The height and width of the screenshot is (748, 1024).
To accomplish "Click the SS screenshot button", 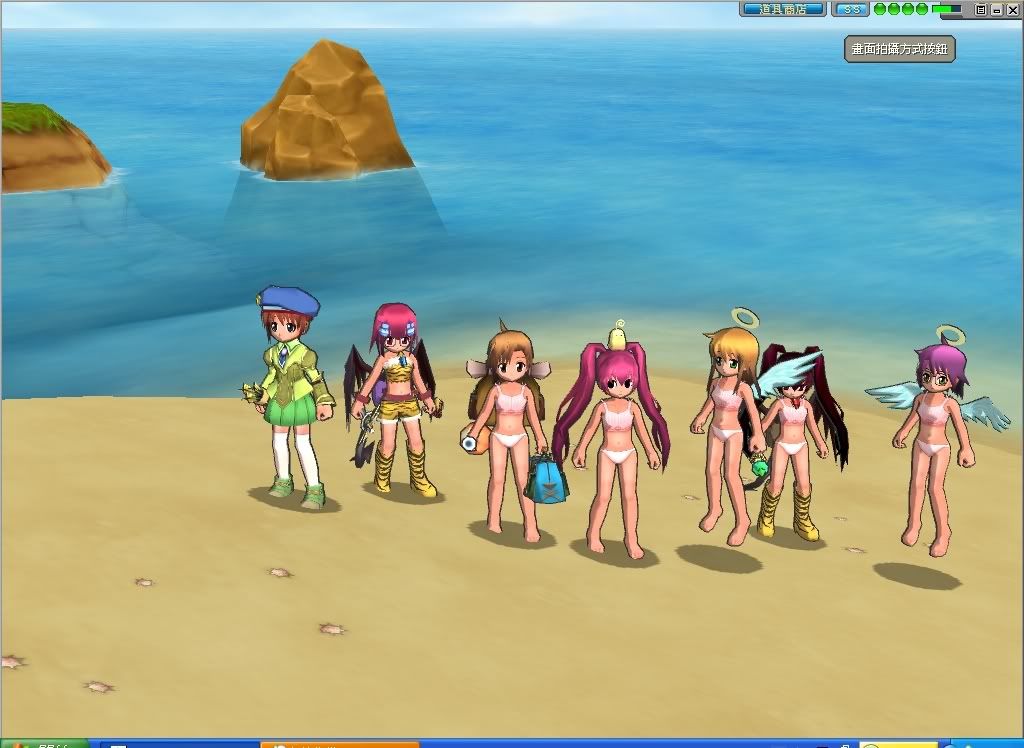I will point(851,9).
